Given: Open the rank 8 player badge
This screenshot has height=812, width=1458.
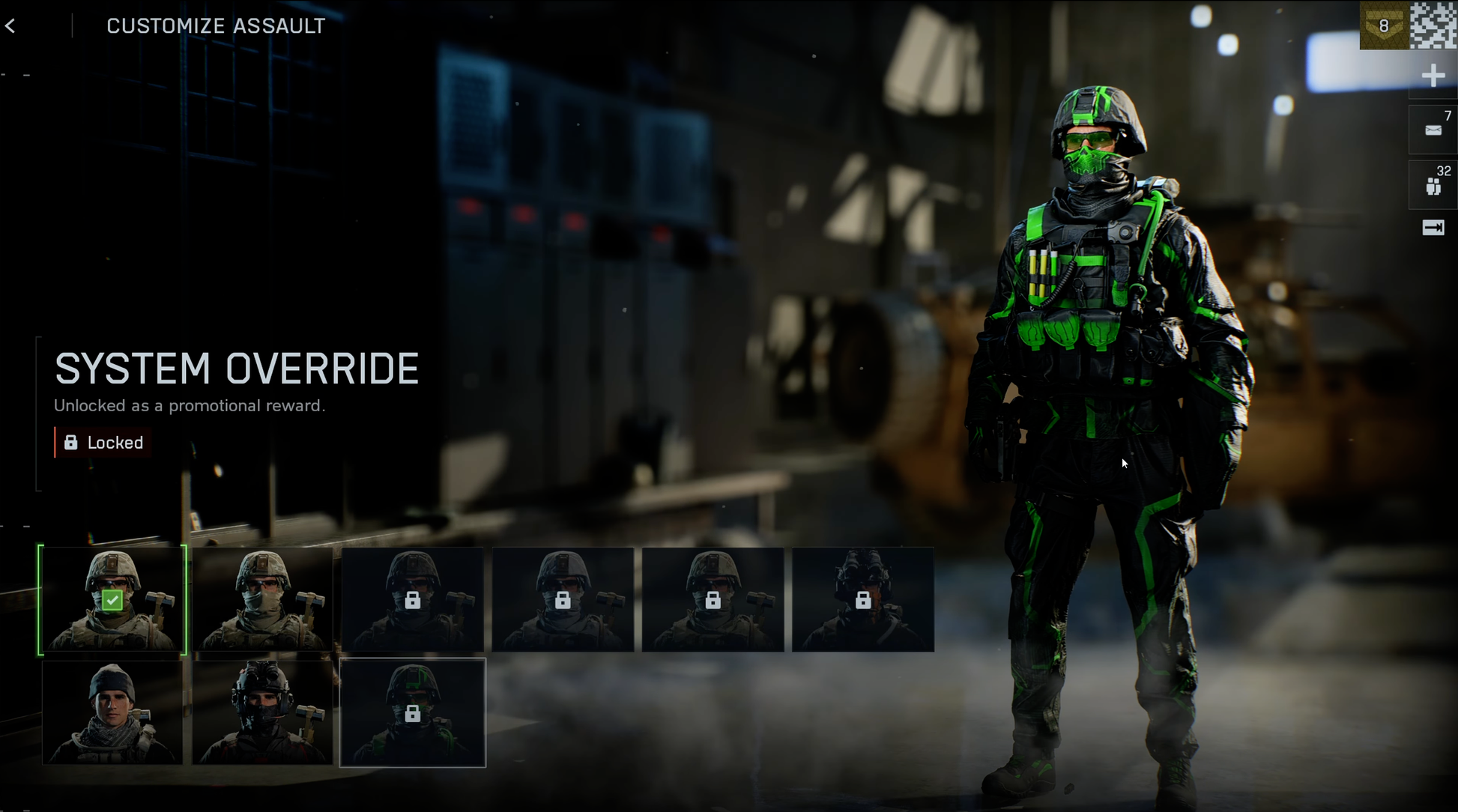Looking at the screenshot, I should point(1384,25).
